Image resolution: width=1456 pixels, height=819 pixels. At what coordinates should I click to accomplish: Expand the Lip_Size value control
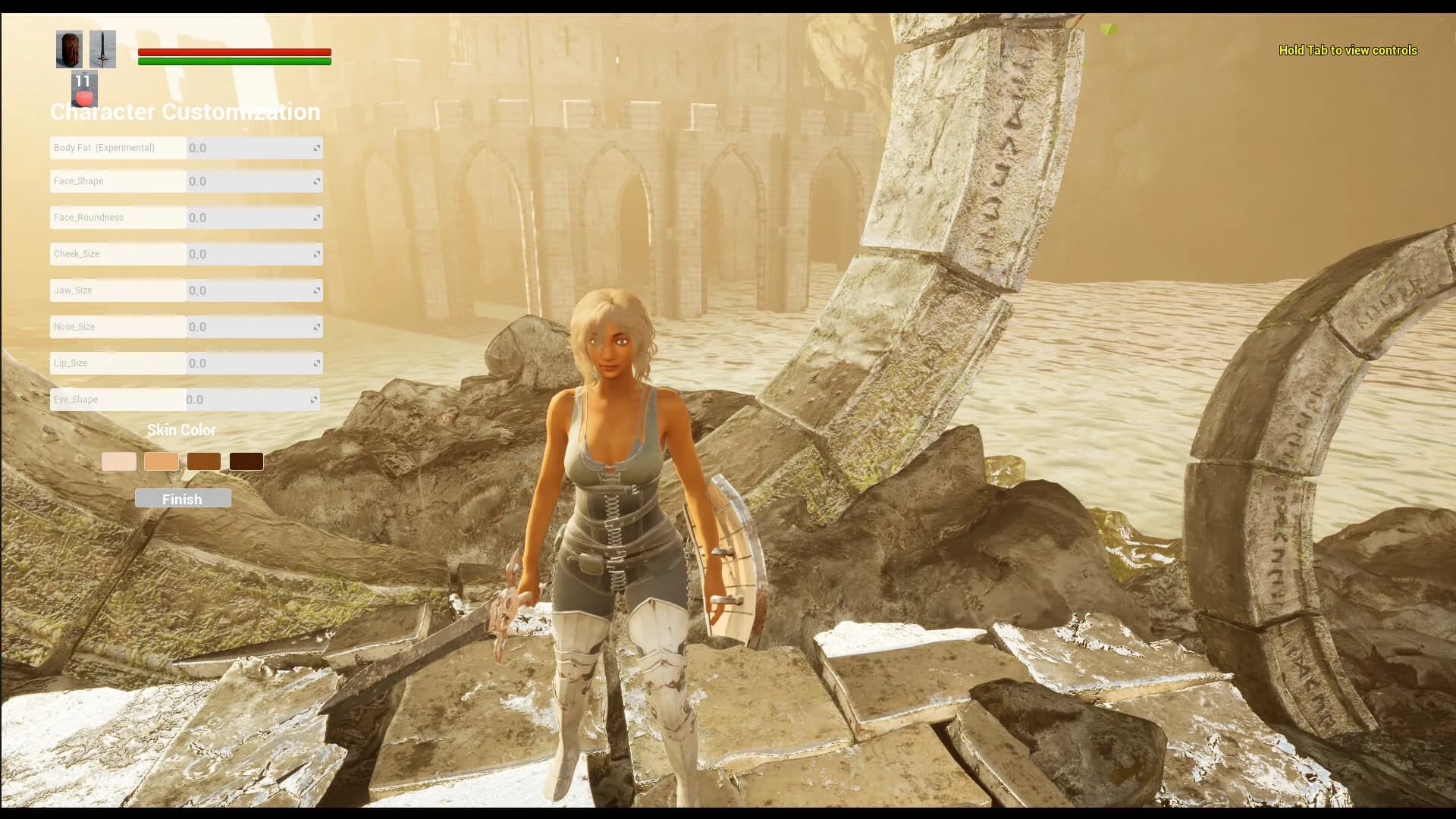[316, 363]
